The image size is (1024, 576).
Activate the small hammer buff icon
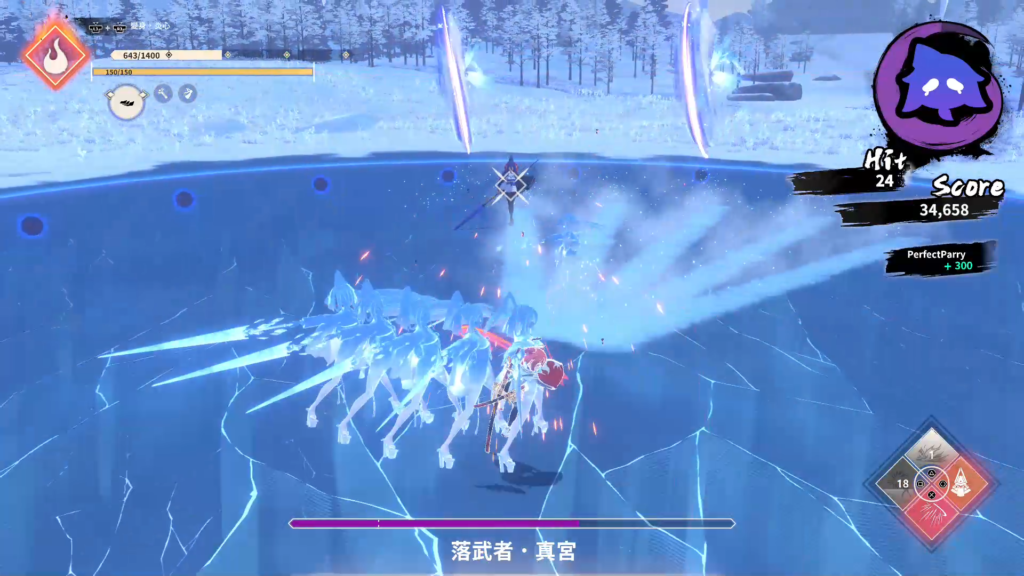point(163,93)
